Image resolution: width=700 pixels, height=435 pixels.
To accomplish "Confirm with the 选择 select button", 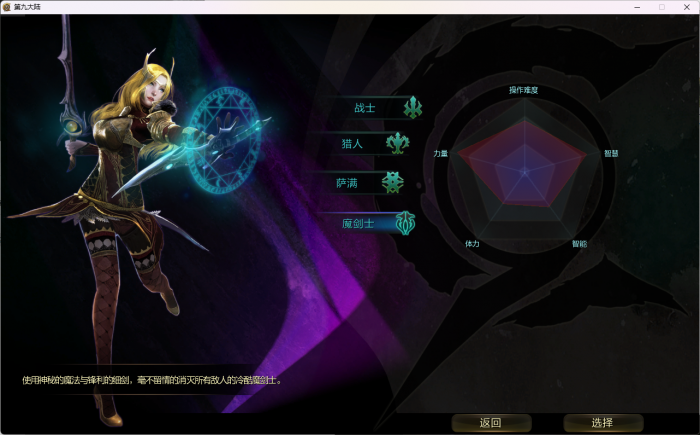I will click(x=602, y=422).
